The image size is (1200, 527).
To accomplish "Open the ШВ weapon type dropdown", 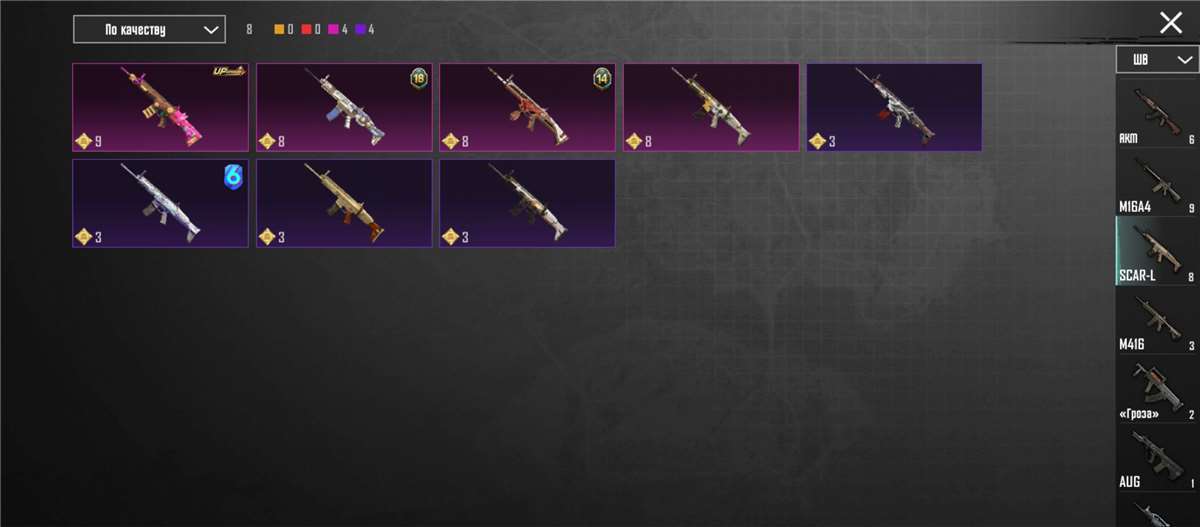I will coord(1156,59).
